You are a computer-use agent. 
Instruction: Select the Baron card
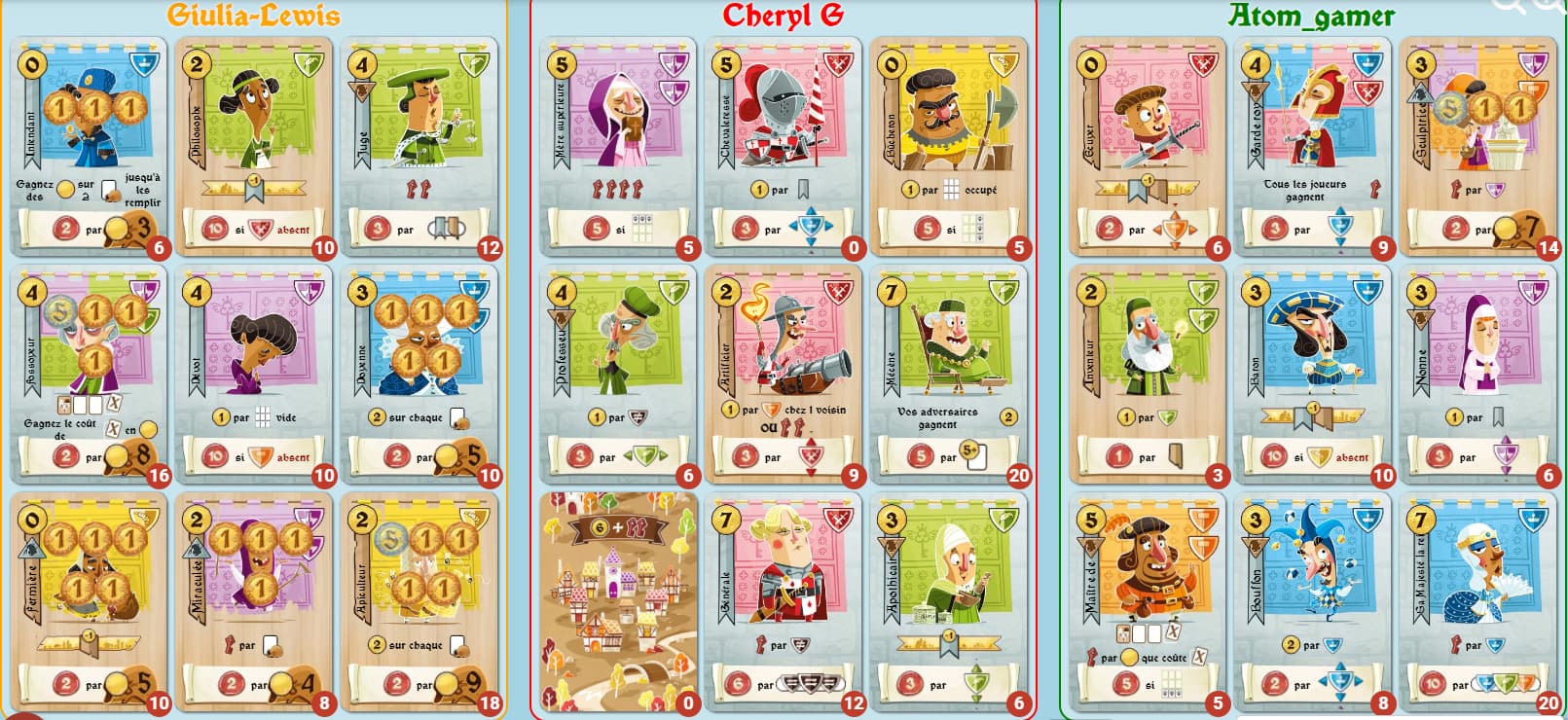(x=1314, y=375)
